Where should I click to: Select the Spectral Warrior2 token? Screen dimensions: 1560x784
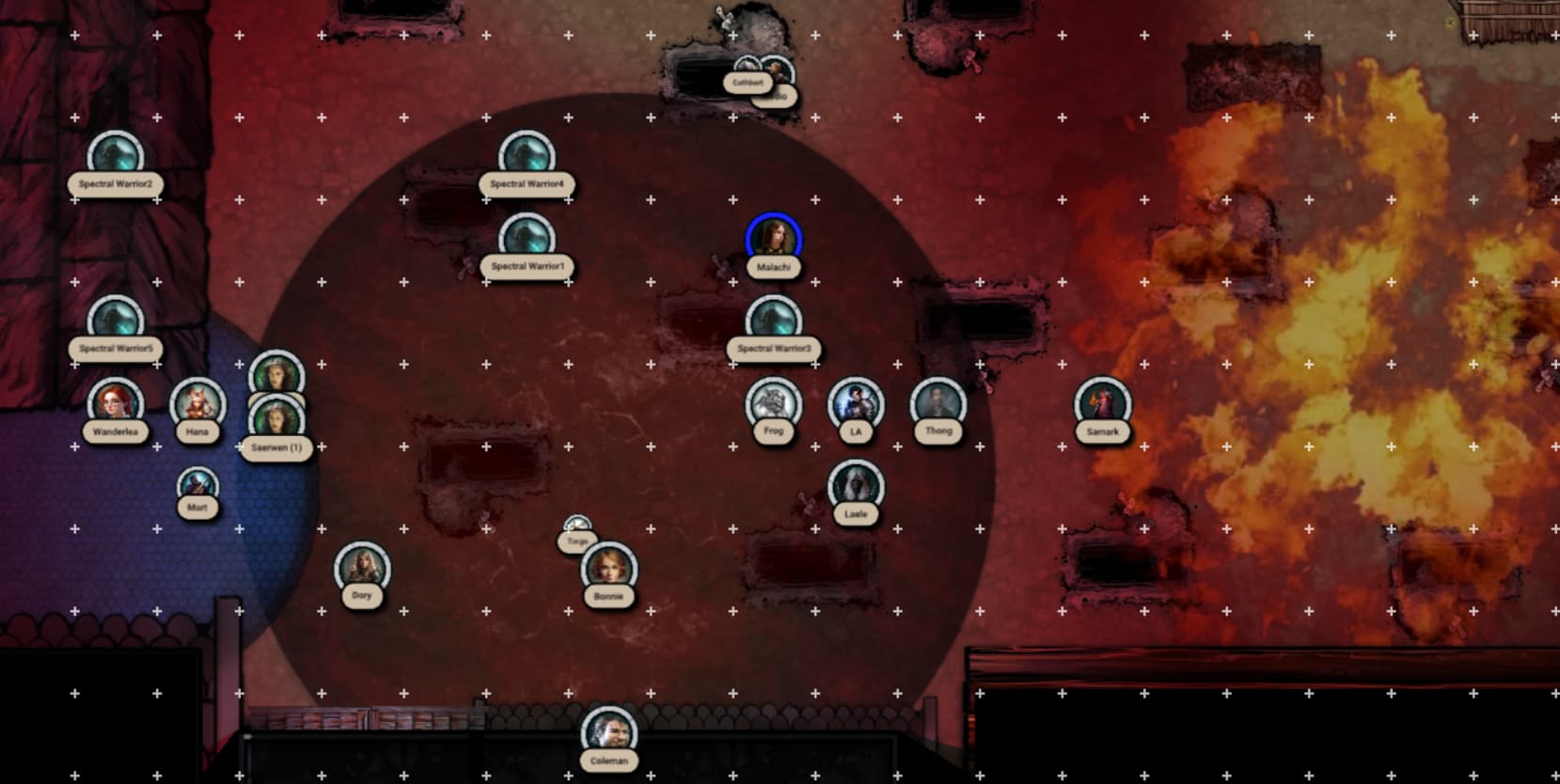click(x=115, y=157)
